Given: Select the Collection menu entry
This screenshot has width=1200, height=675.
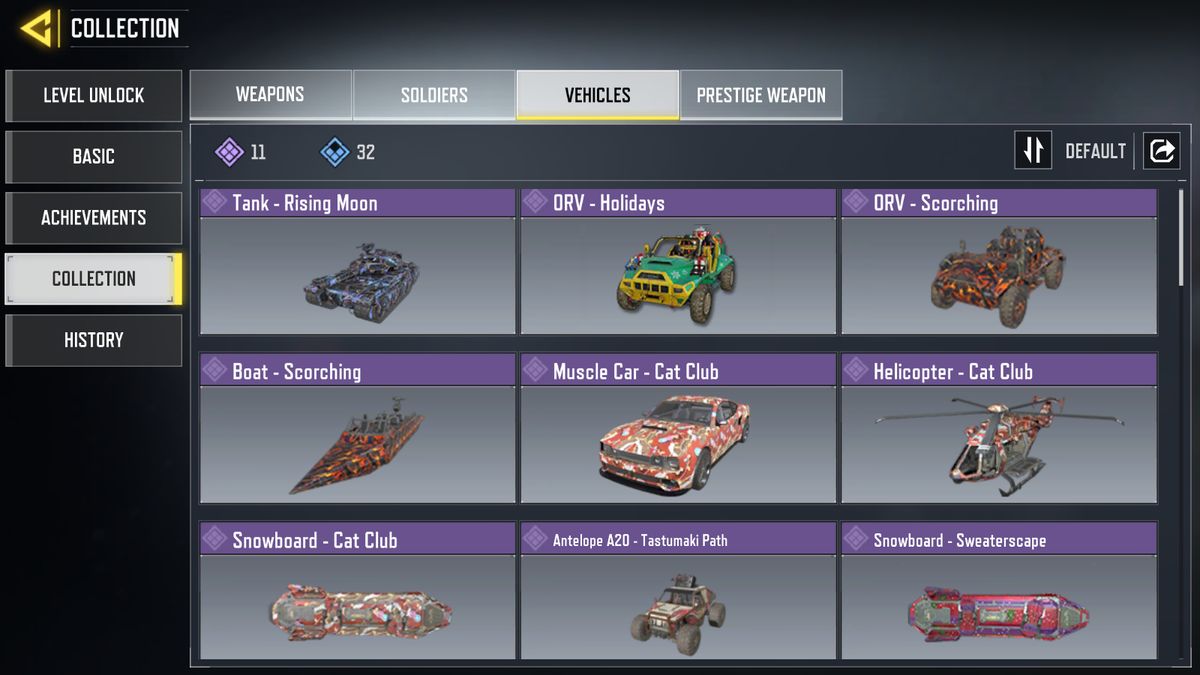Looking at the screenshot, I should [x=94, y=279].
